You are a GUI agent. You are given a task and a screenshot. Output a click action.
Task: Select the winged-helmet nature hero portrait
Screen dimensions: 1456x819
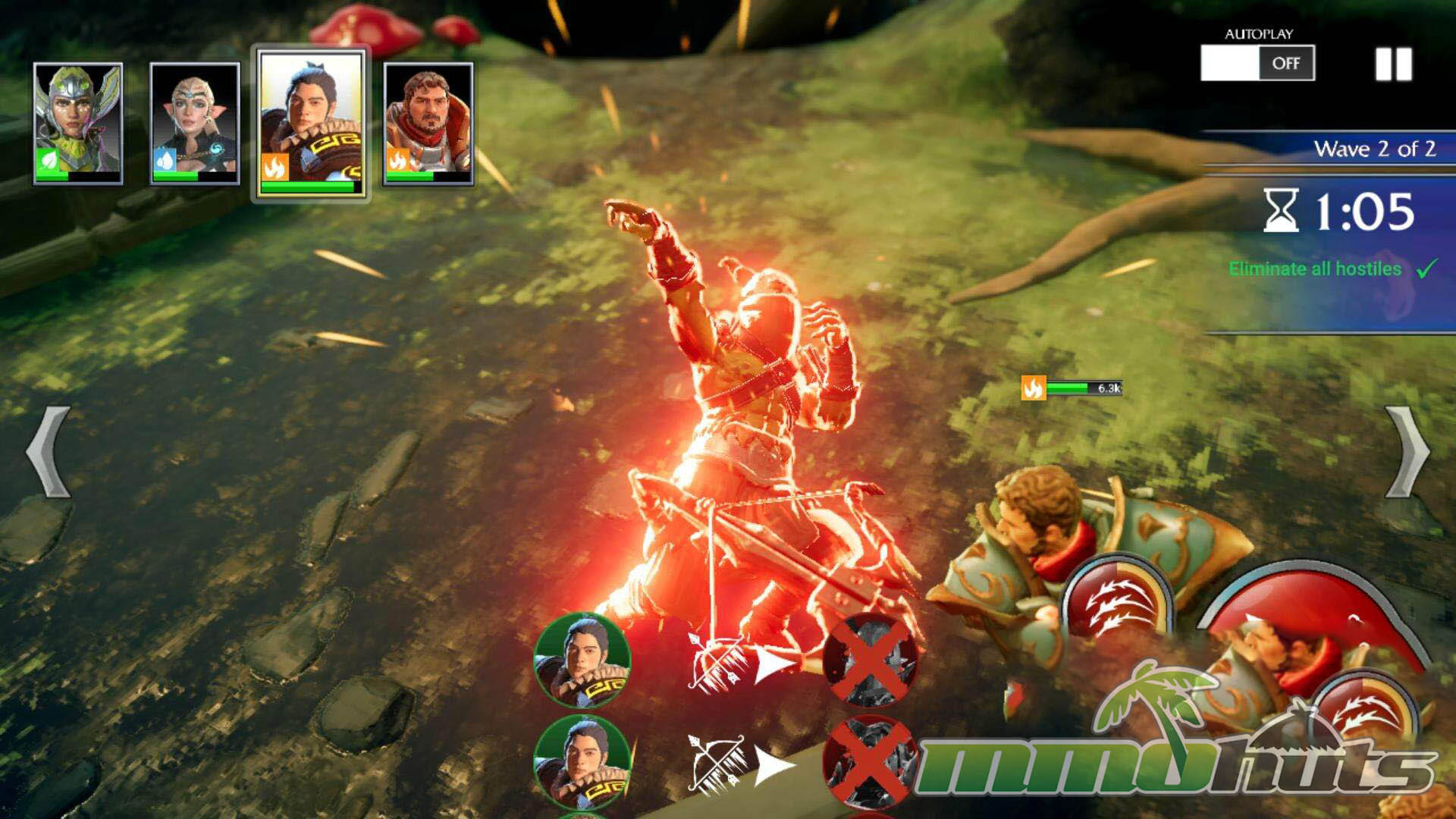[x=78, y=123]
